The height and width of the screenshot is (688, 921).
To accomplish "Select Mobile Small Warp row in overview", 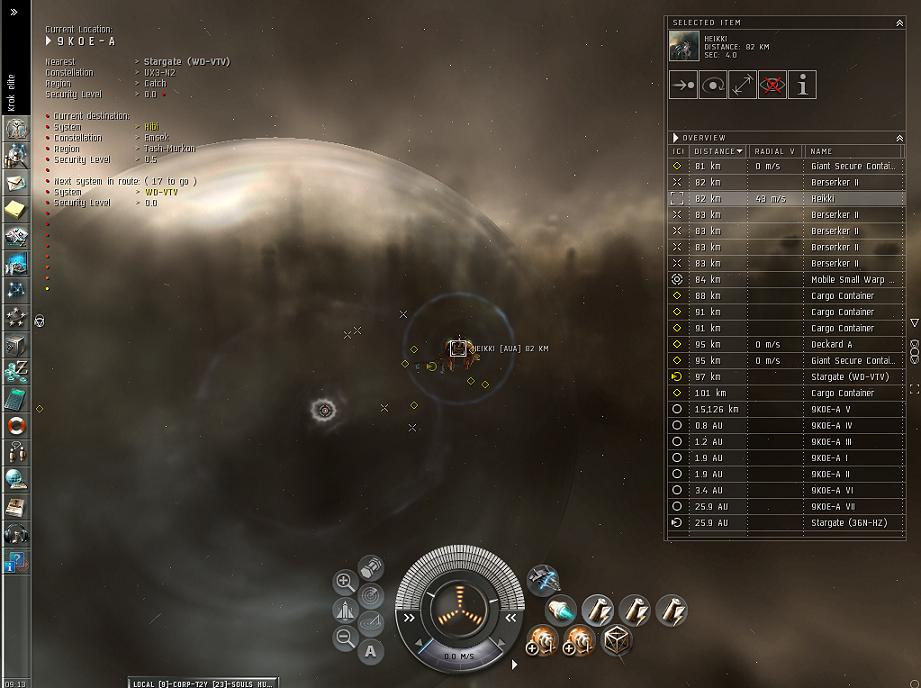I will click(x=852, y=279).
